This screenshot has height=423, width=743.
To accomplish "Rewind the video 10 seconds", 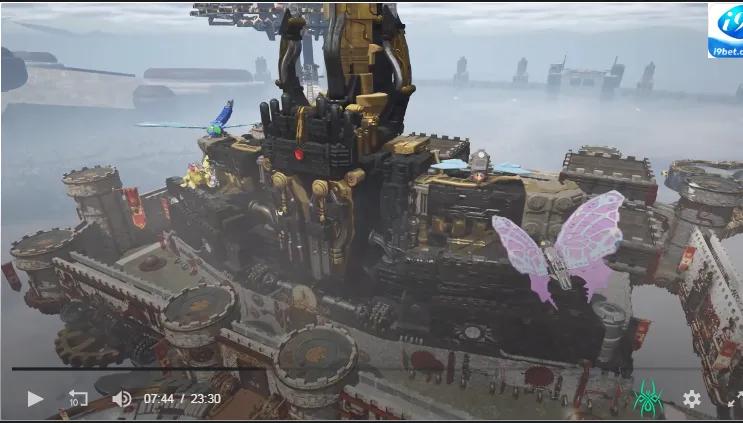I will point(78,399).
